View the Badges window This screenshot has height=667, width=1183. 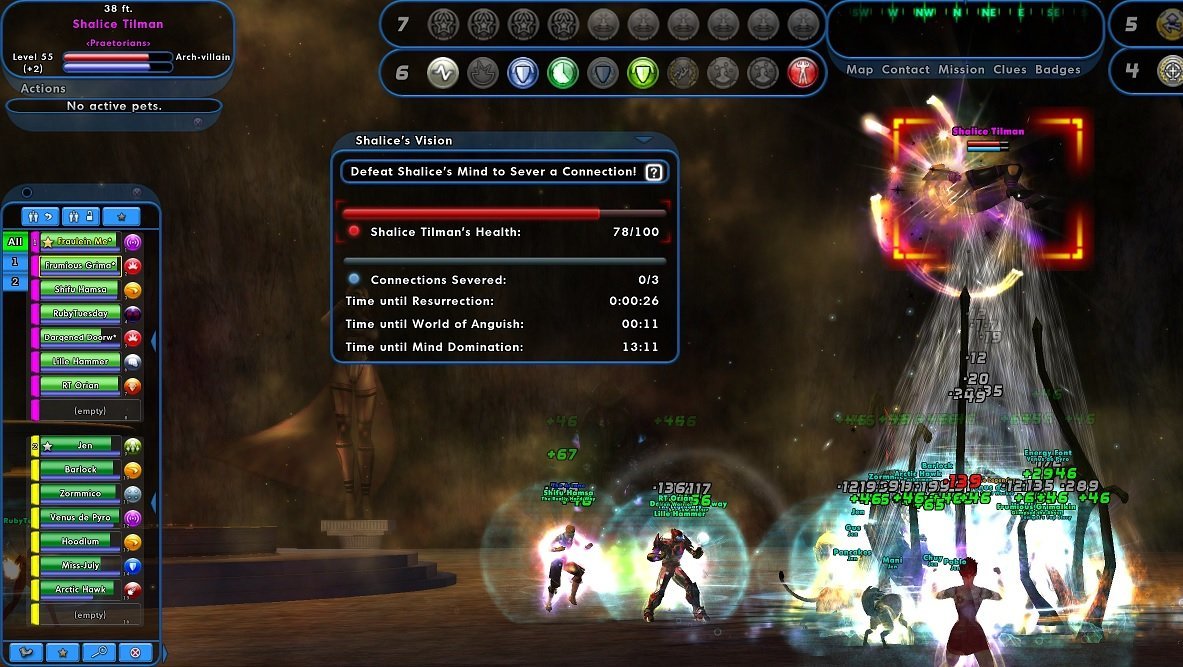pos(1058,70)
